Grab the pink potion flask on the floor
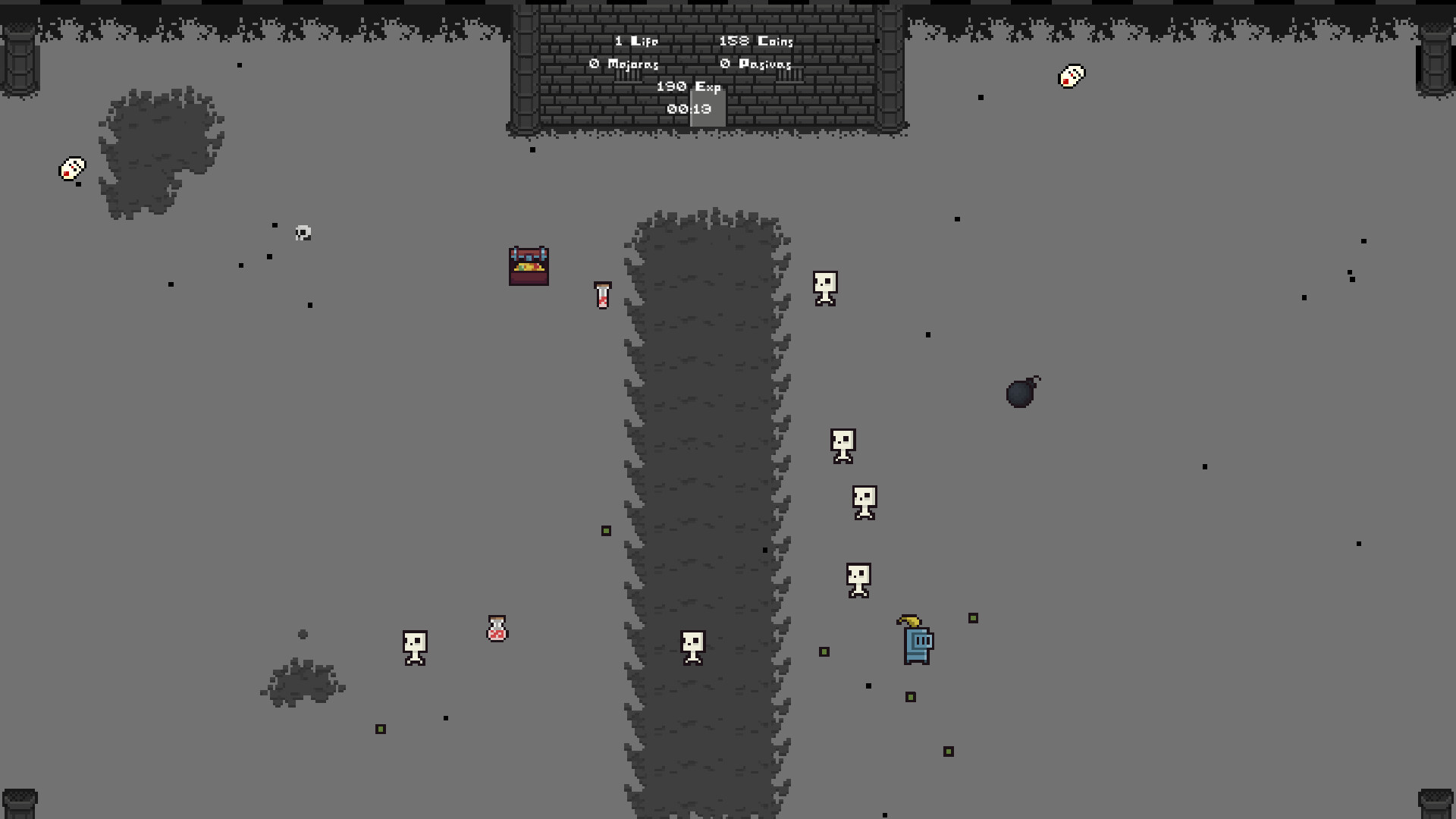The image size is (1456, 819). 496,630
